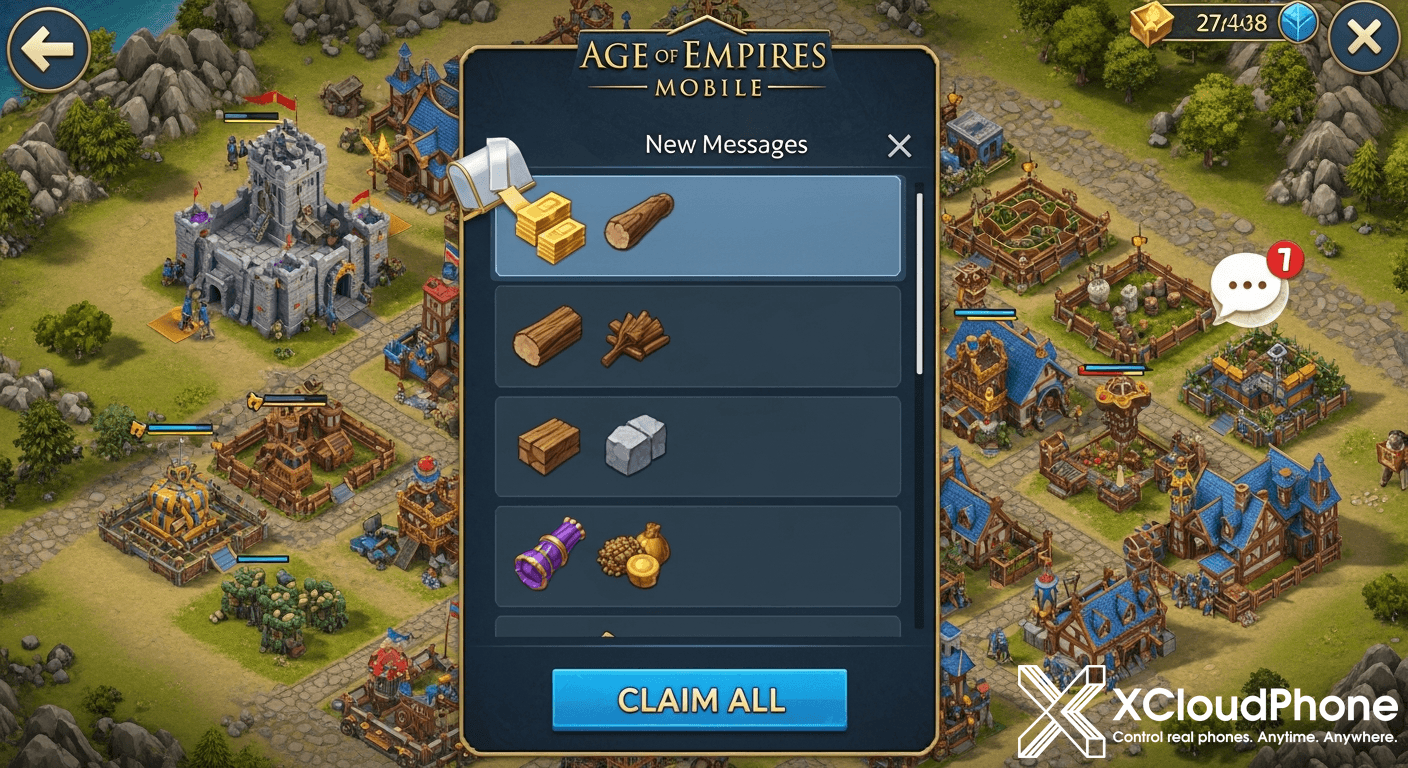The image size is (1408, 768).
Task: Tap the chat bubble with 7 unread messages
Action: (x=1248, y=284)
